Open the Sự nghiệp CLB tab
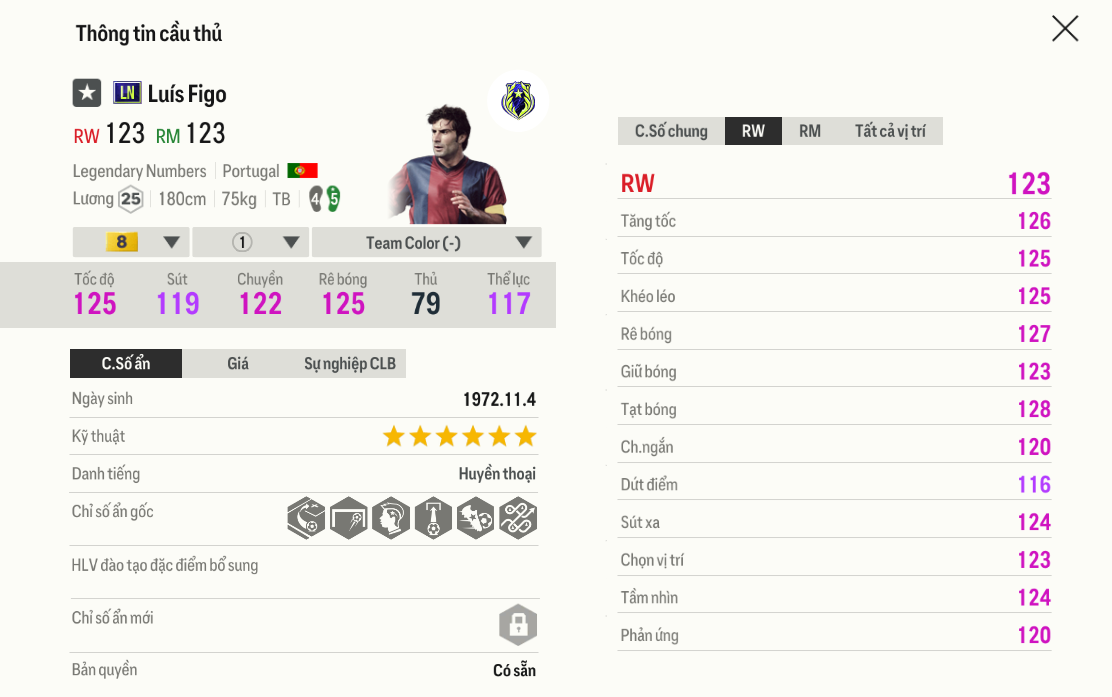 click(x=350, y=363)
